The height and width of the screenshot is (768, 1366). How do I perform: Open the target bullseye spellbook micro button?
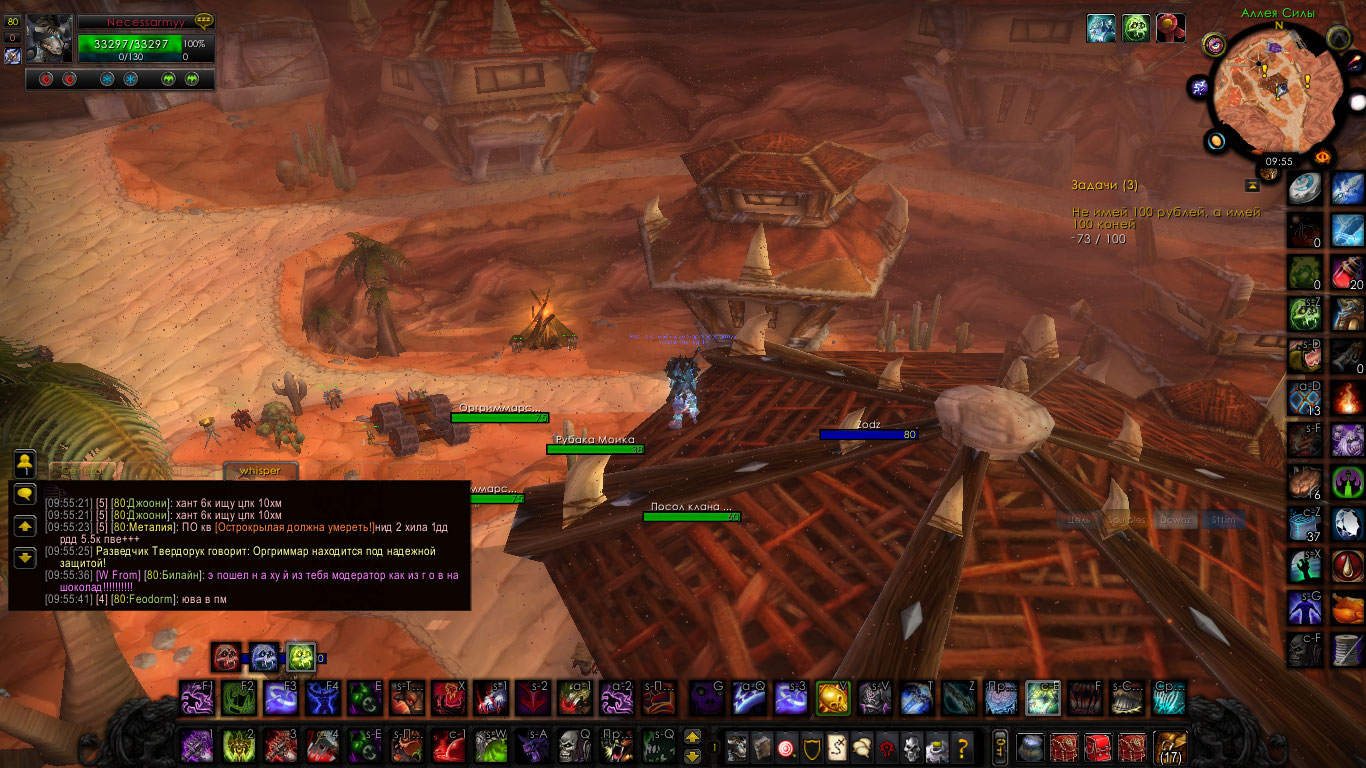[x=787, y=747]
